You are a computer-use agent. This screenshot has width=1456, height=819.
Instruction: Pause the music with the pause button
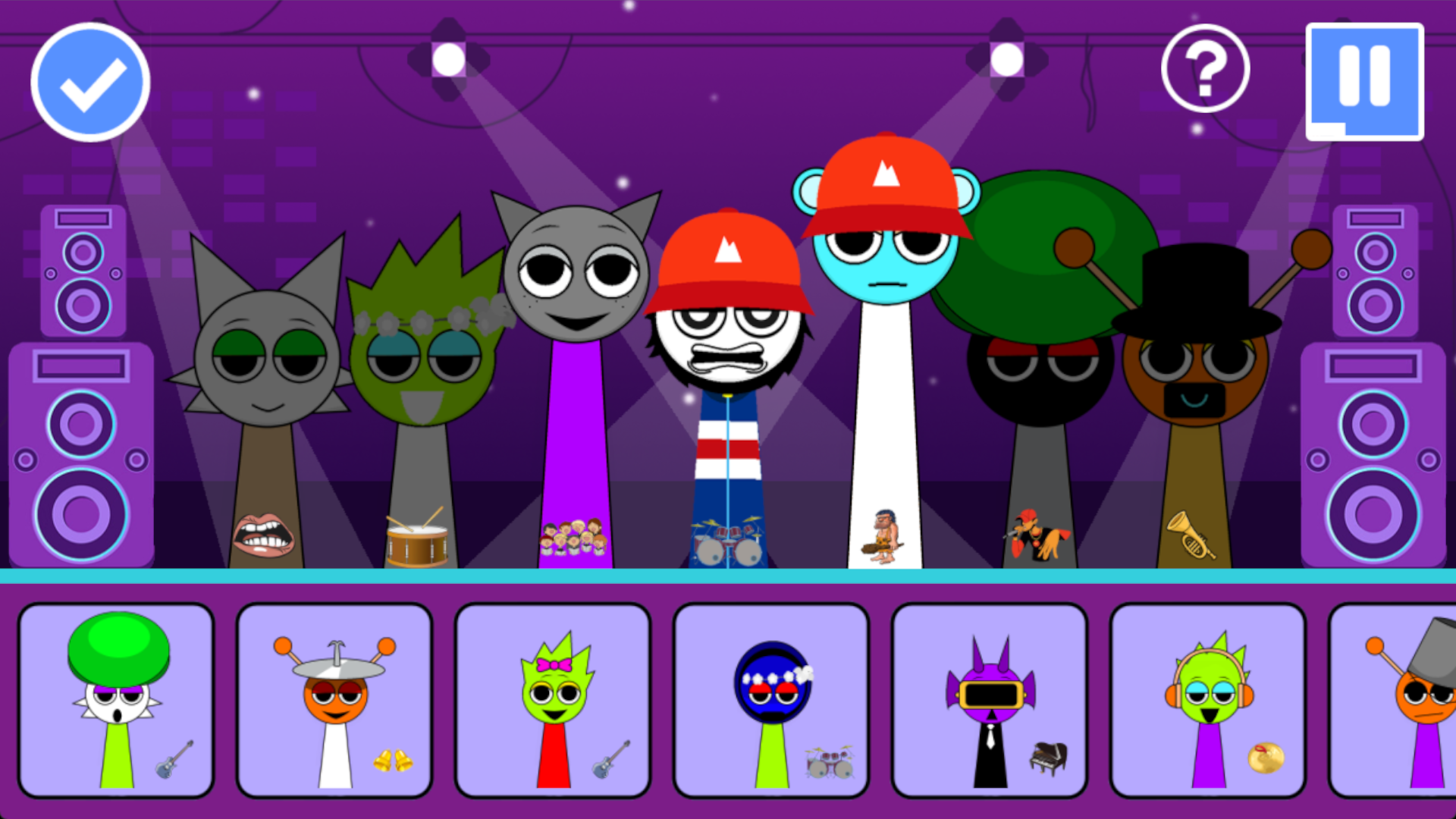pos(1363,81)
